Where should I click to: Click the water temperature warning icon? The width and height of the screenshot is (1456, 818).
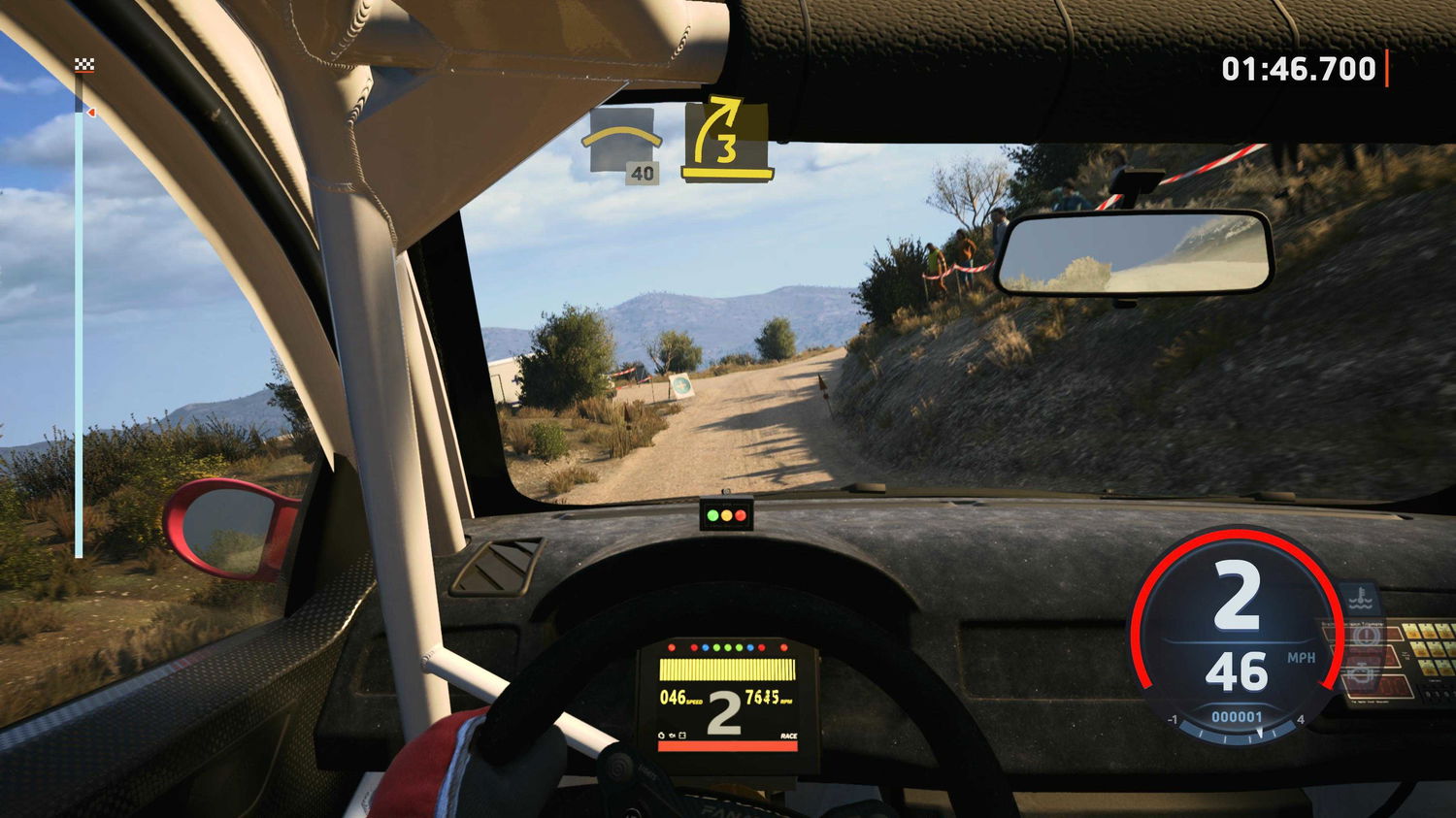coord(1360,599)
